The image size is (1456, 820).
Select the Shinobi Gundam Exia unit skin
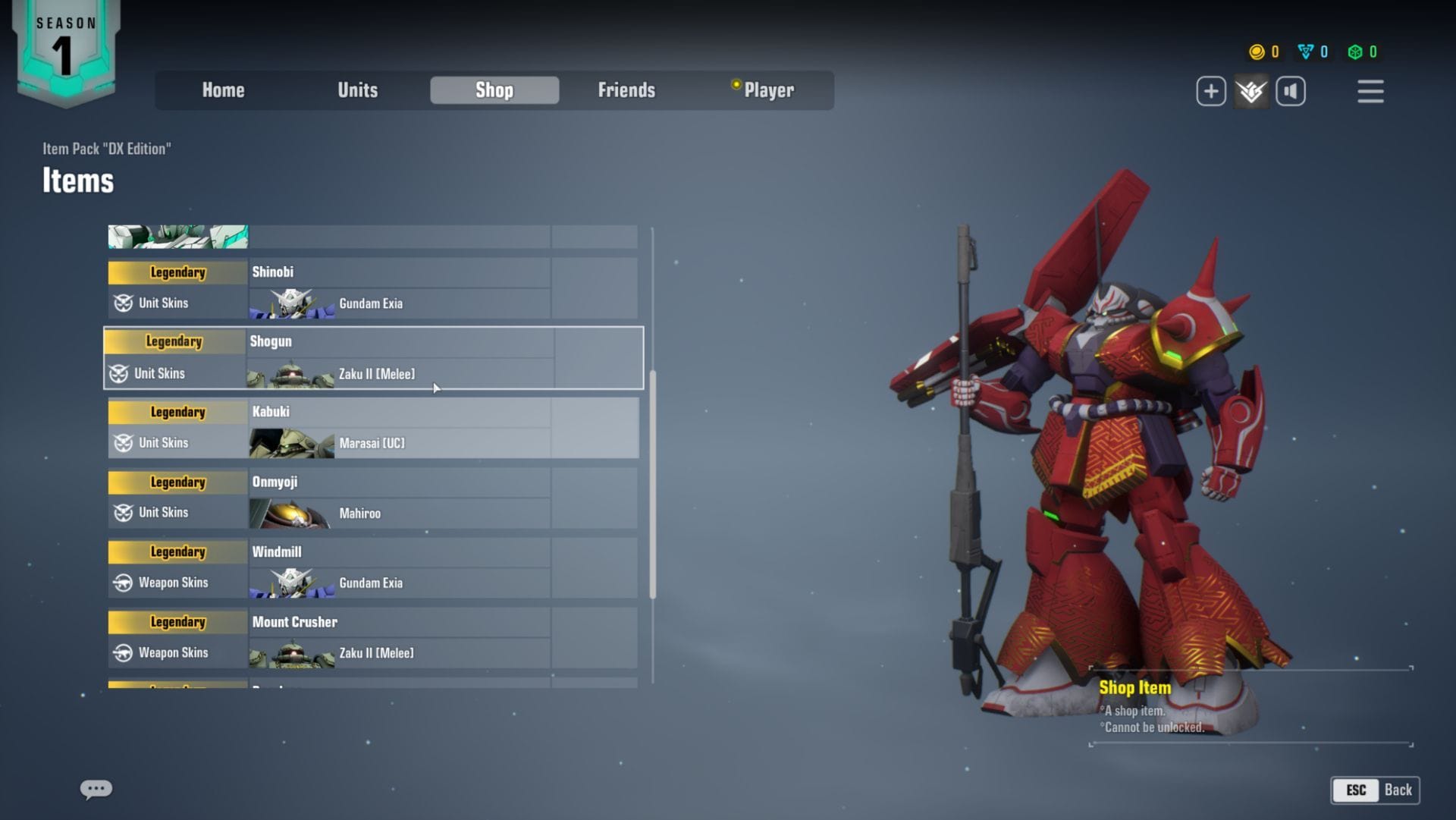372,288
